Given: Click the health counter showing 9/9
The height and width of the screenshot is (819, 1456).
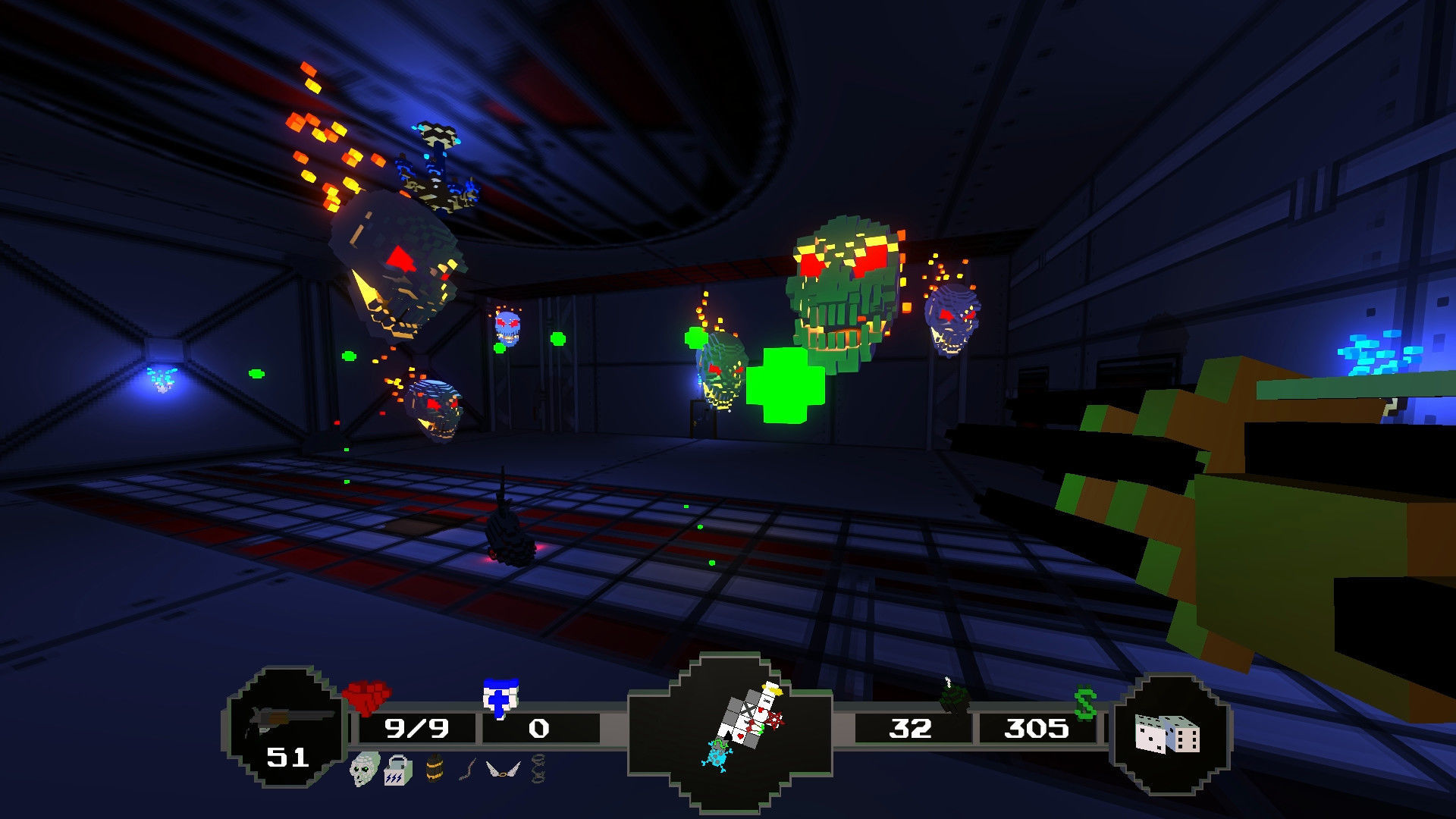Looking at the screenshot, I should 417,728.
